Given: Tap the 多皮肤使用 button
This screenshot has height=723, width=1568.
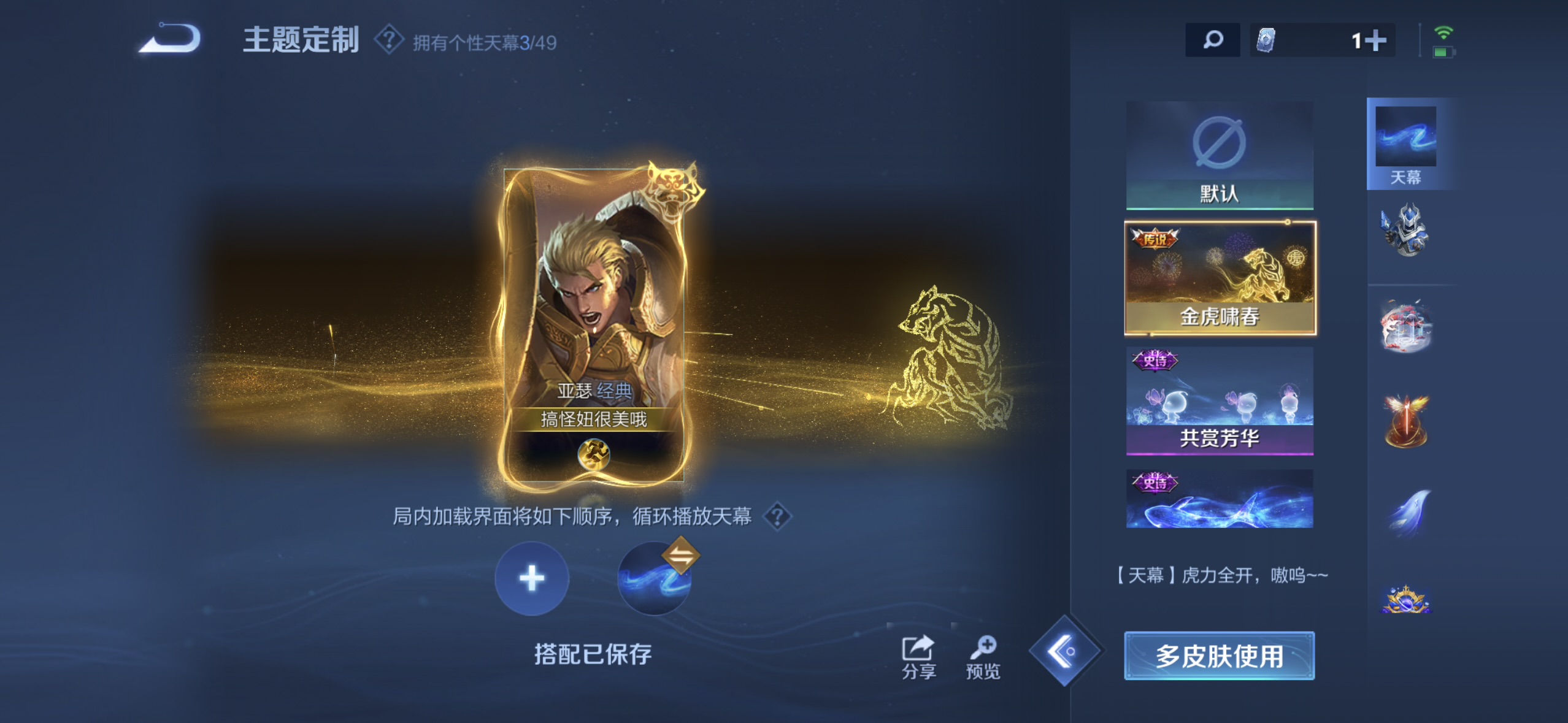Looking at the screenshot, I should (x=1218, y=655).
